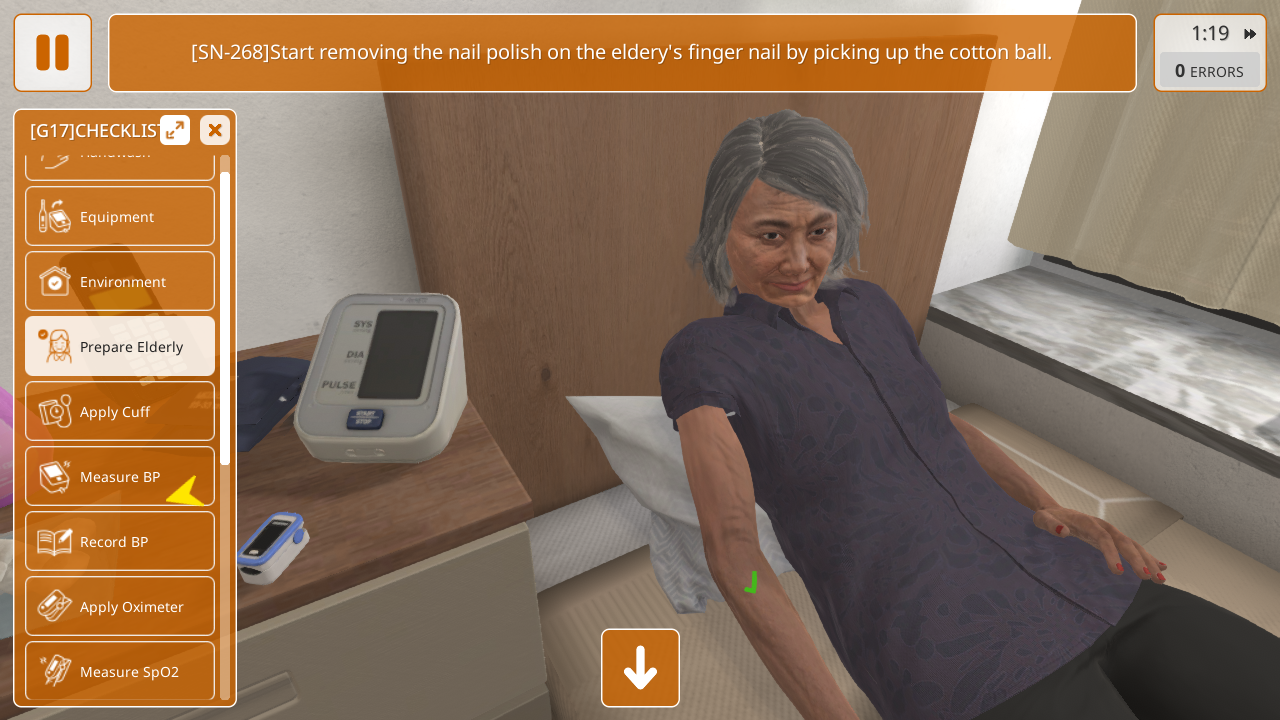Screen dimensions: 1280x720
Task: Click the checklist scrollbar
Action: tap(225, 318)
